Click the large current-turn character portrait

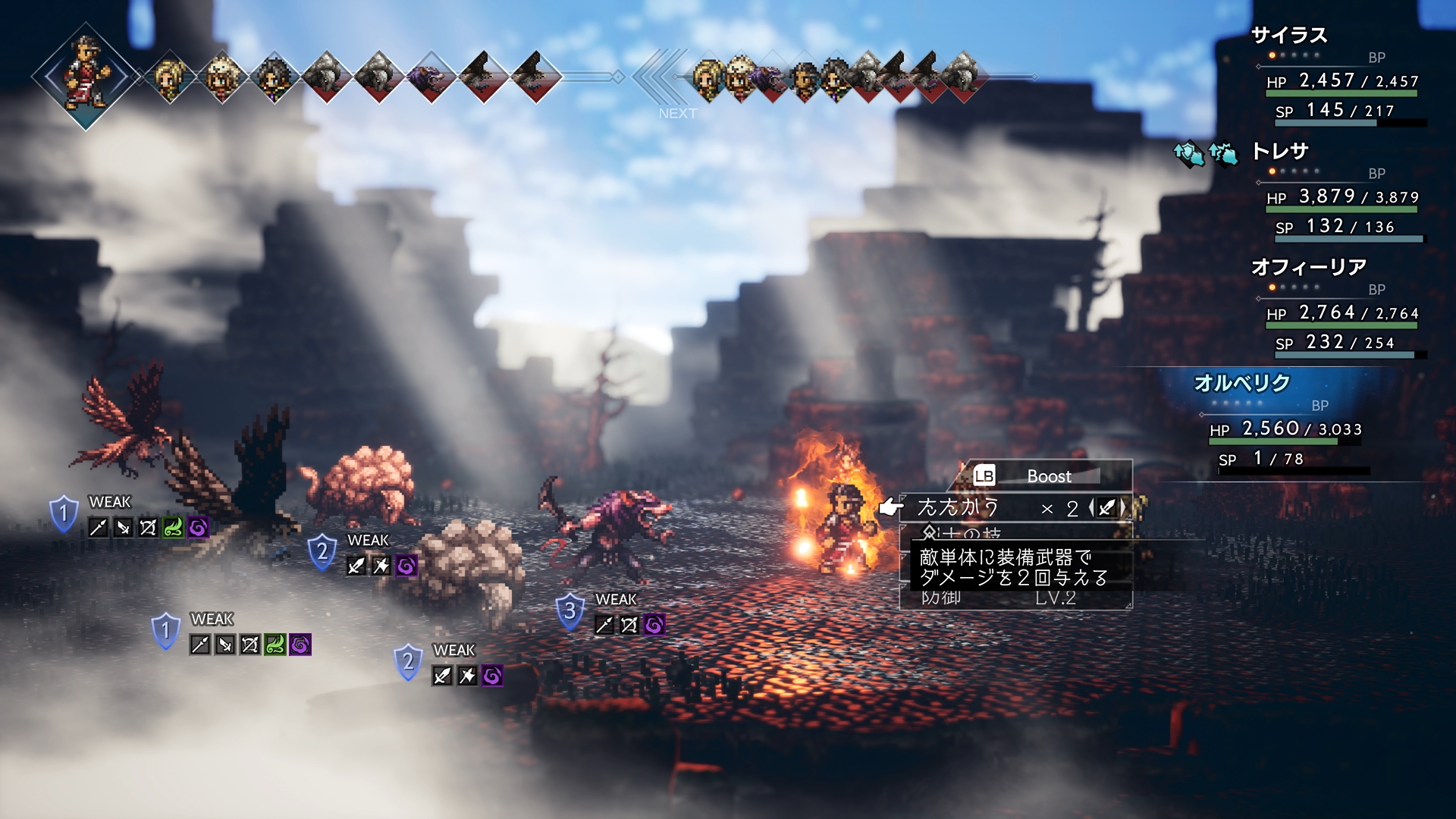click(86, 77)
